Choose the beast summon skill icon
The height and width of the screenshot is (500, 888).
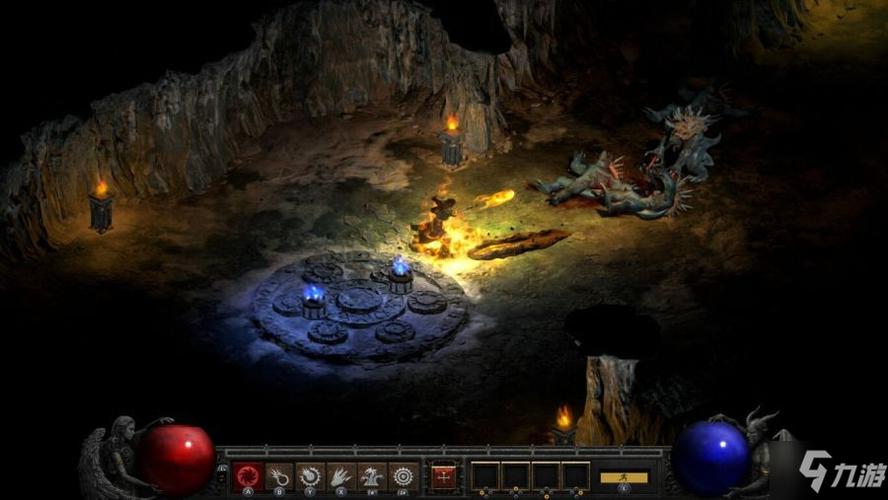pyautogui.click(x=372, y=476)
